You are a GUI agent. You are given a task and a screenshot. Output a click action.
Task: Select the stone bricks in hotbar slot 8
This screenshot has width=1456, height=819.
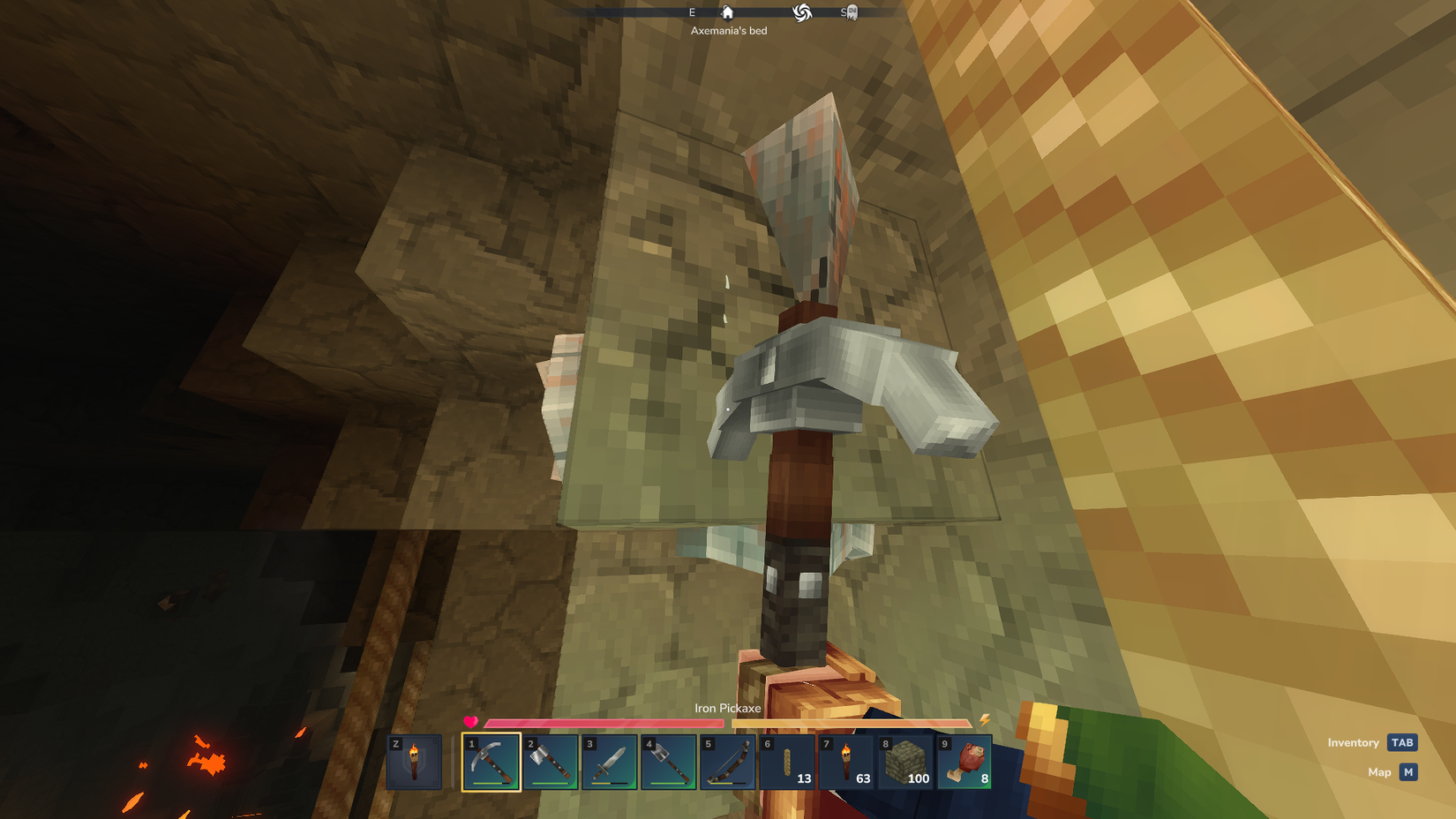point(905,762)
